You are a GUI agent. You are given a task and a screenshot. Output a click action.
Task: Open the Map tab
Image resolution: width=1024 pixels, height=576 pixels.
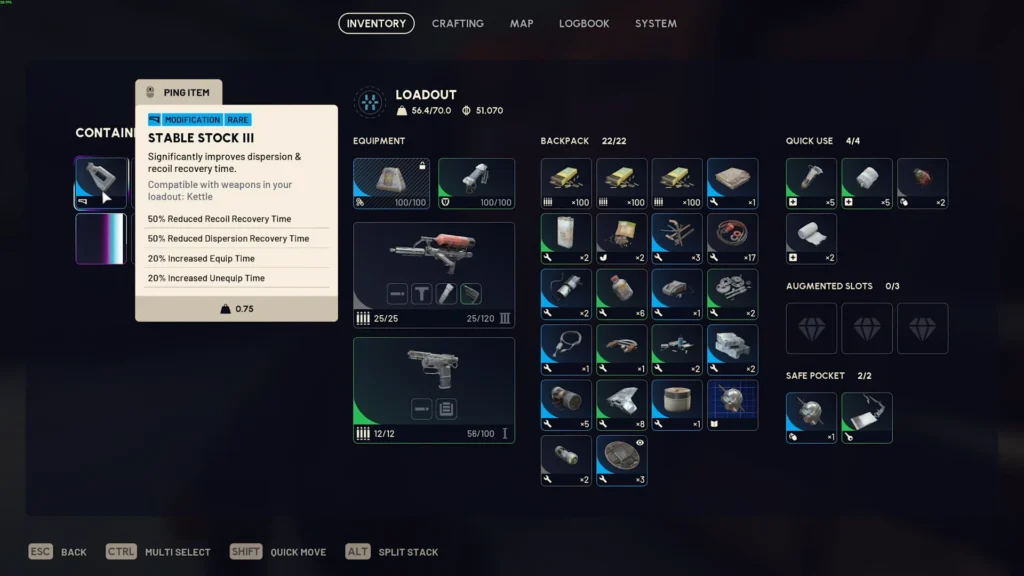(x=521, y=23)
